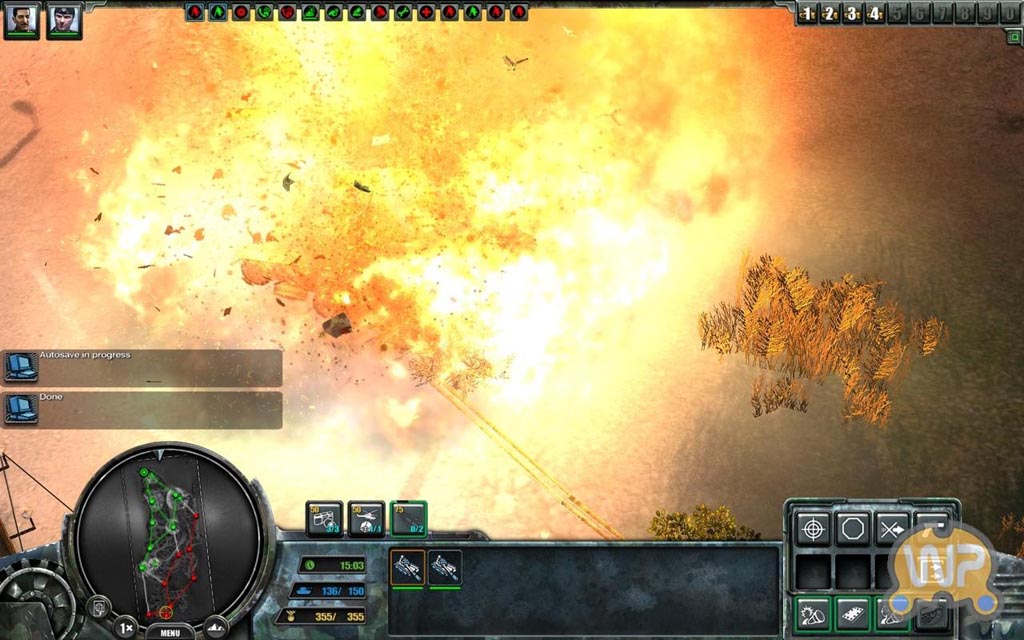Viewport: 1024px width, 640px height.
Task: Select the second unit in the selection panel
Action: click(444, 568)
